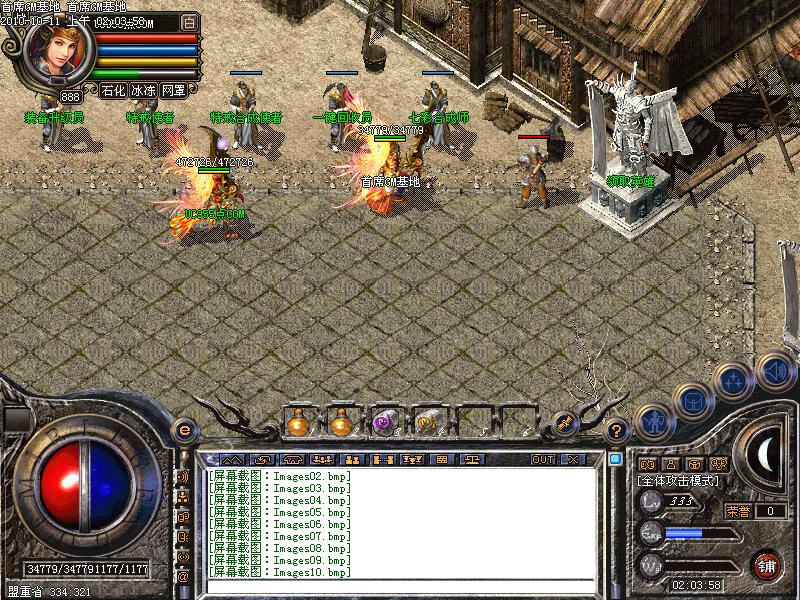The image size is (800, 600).
Task: Open the skills sparkle round icon
Action: [x=733, y=379]
